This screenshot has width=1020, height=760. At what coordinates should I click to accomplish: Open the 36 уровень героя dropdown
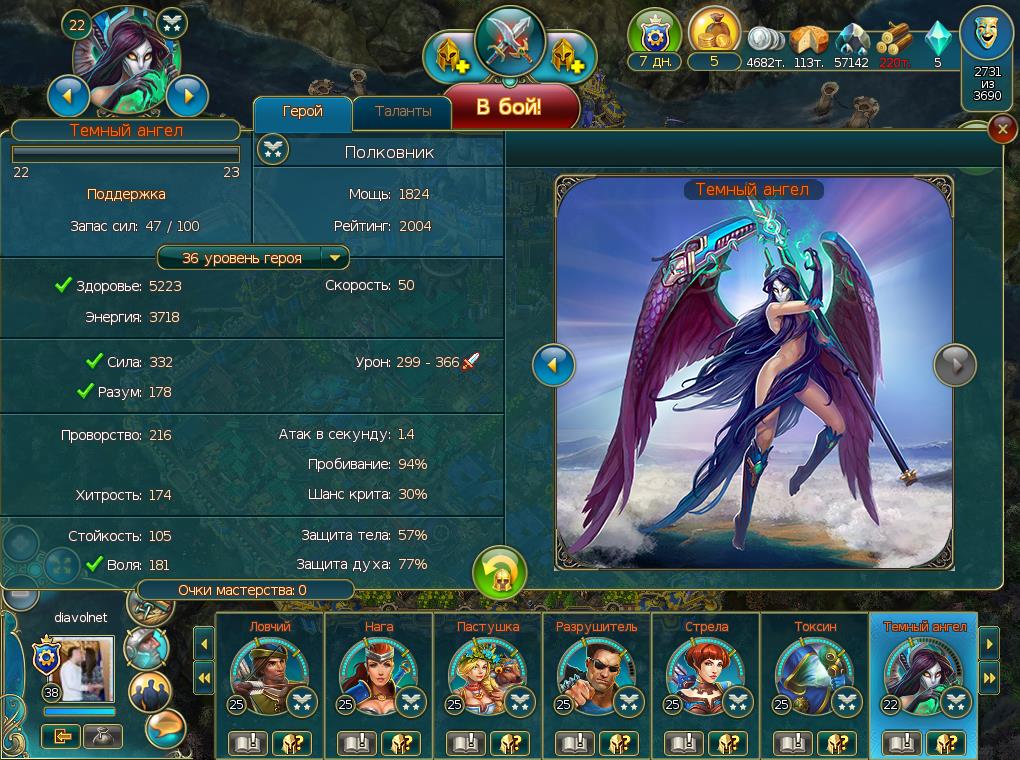click(336, 258)
